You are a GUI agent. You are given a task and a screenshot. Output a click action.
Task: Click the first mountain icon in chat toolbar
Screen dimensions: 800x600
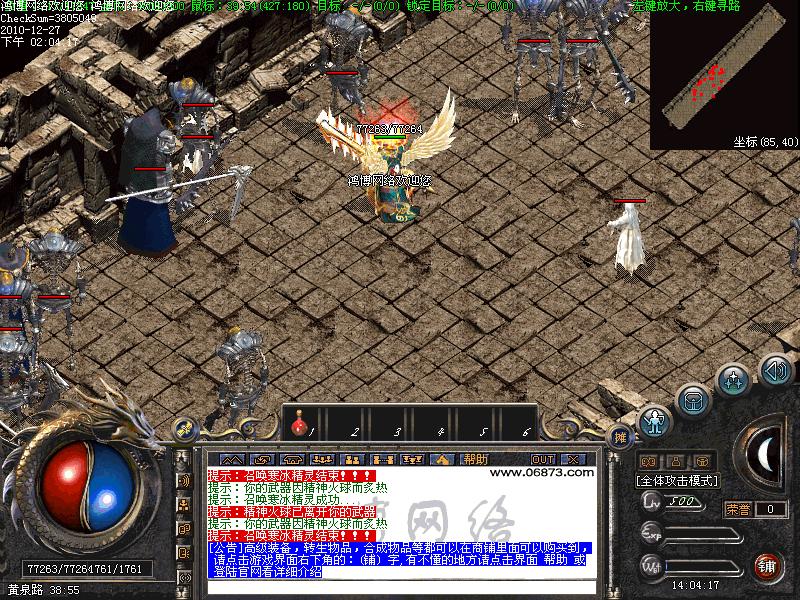[232, 459]
